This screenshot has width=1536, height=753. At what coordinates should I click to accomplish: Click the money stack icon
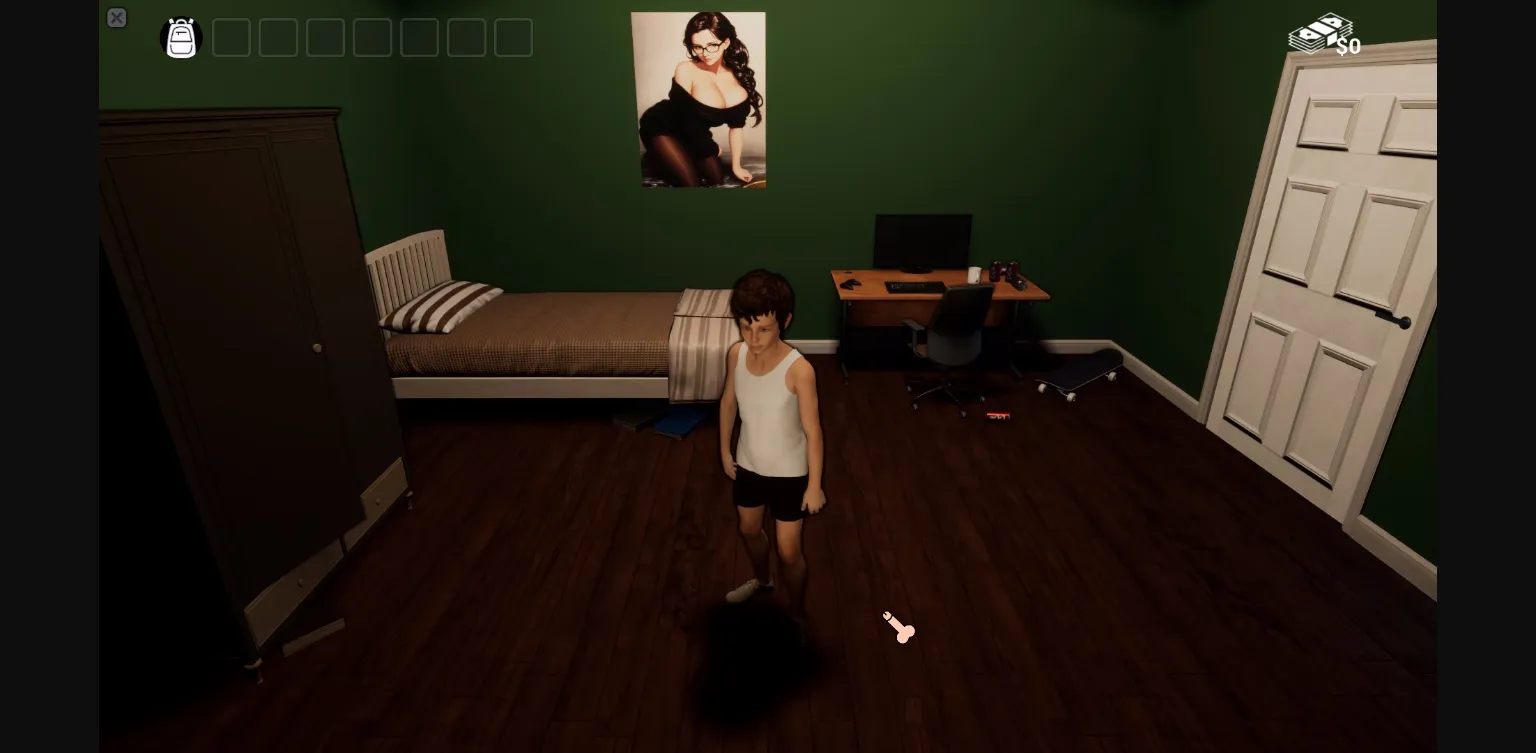1318,32
